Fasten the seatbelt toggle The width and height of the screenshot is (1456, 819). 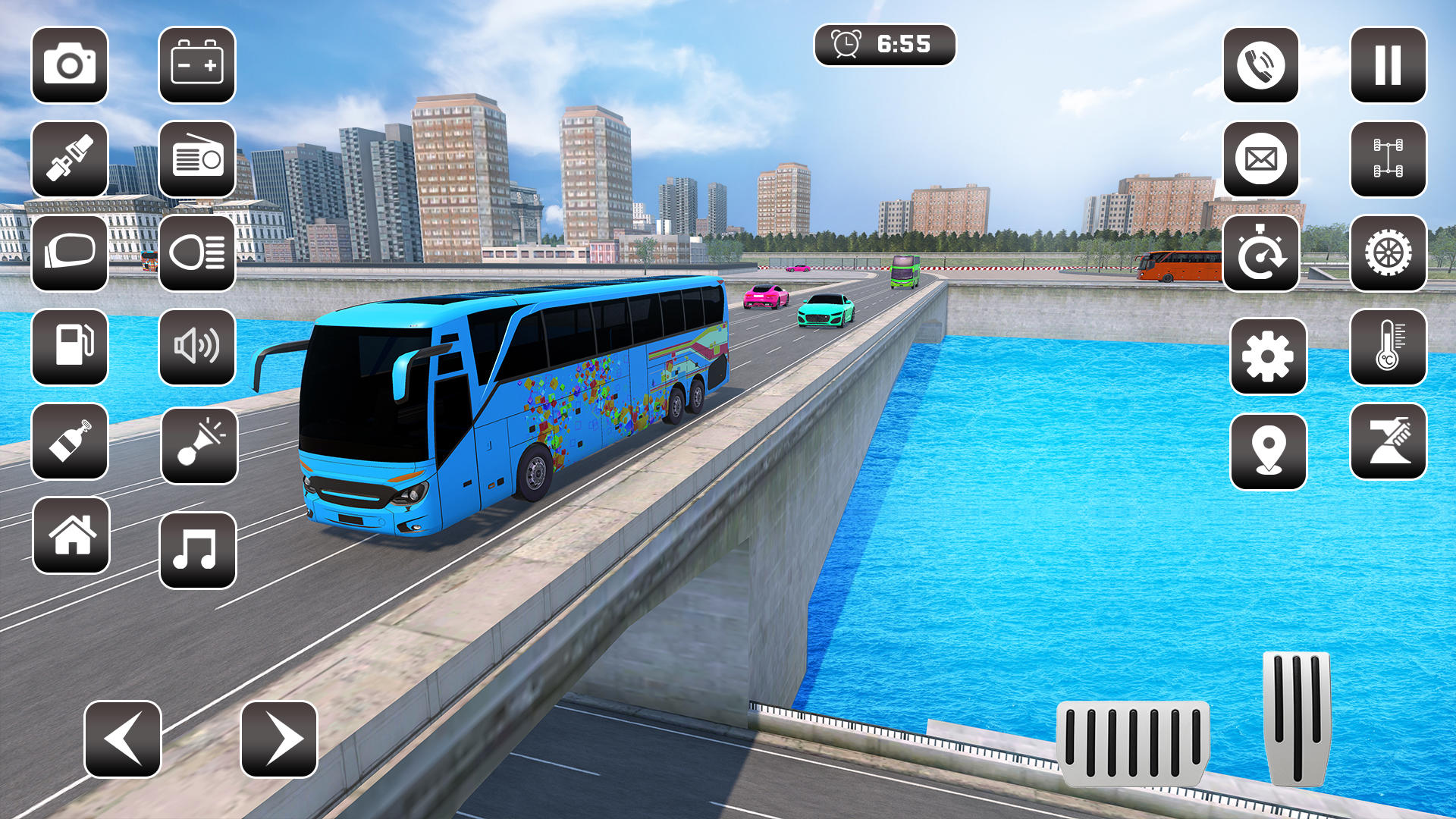click(x=68, y=159)
